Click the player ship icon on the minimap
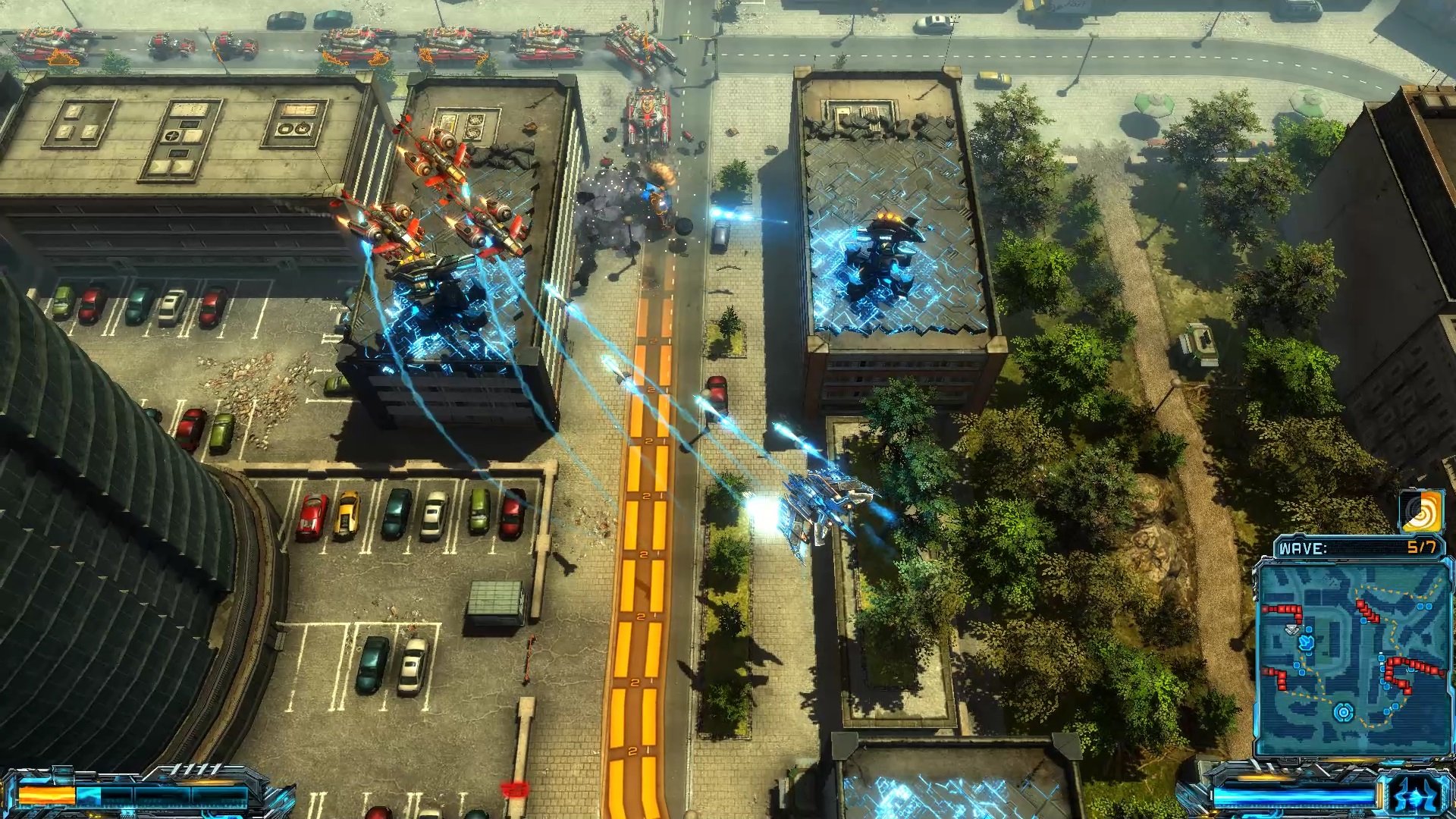Viewport: 1456px width, 819px height. [1305, 643]
